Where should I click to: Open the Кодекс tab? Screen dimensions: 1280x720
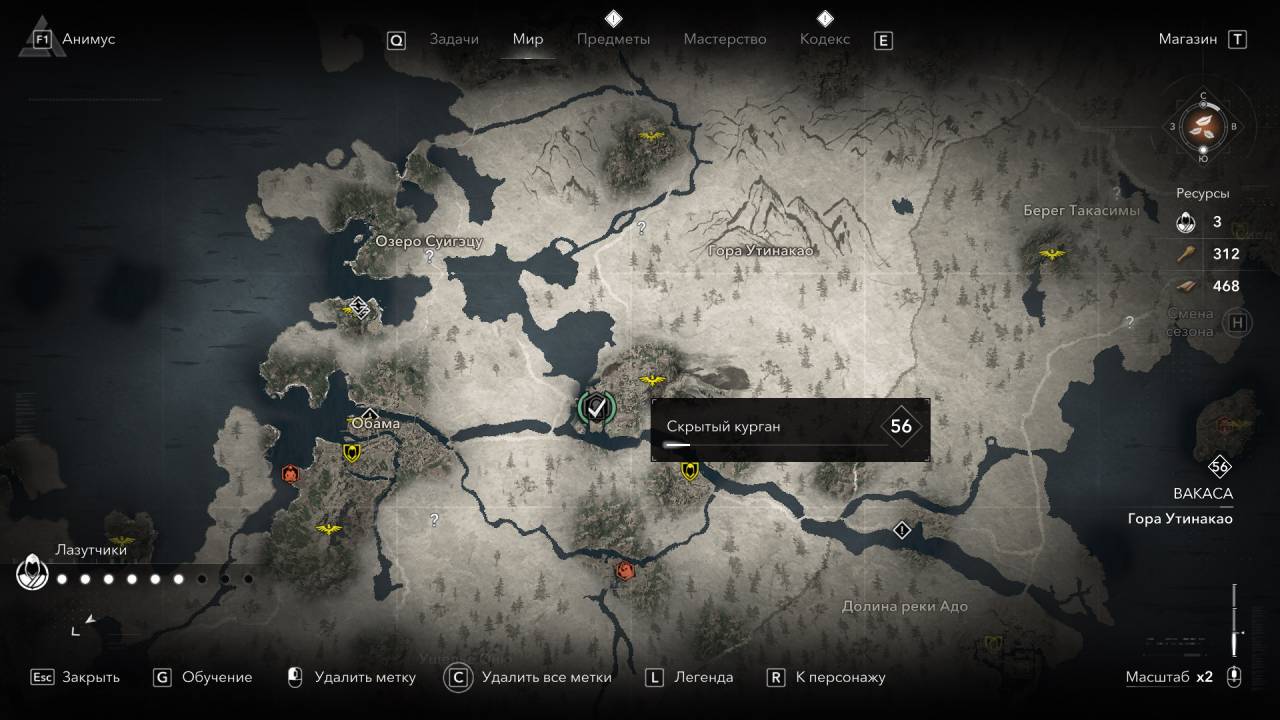[x=825, y=39]
